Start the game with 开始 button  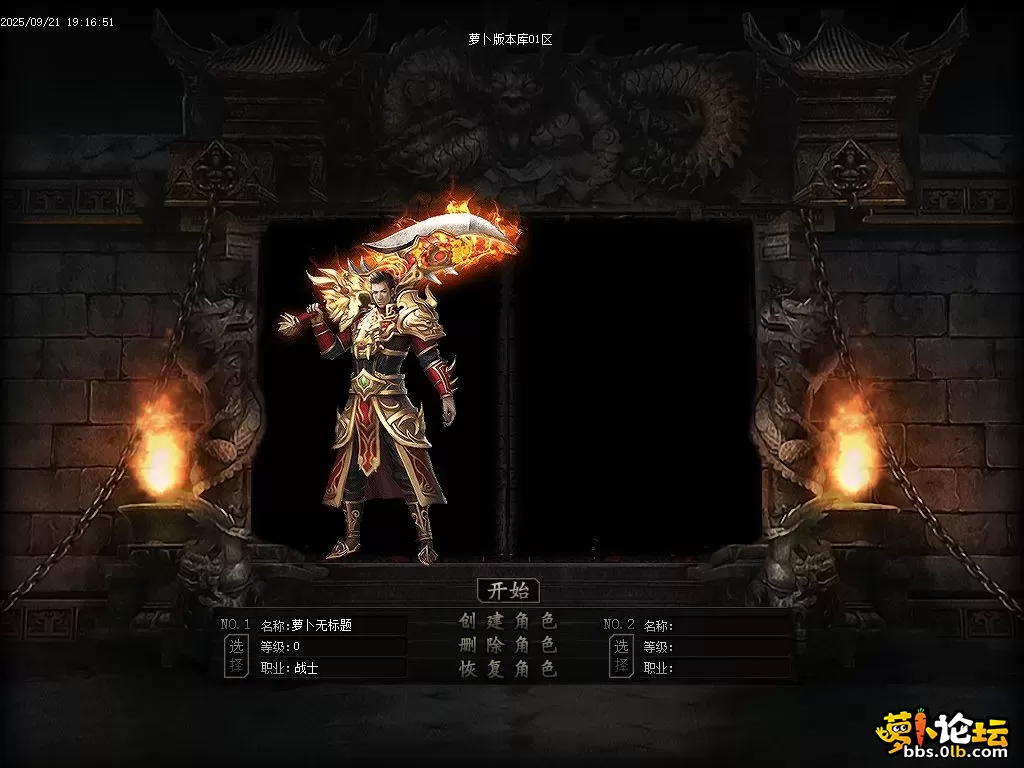click(x=507, y=590)
